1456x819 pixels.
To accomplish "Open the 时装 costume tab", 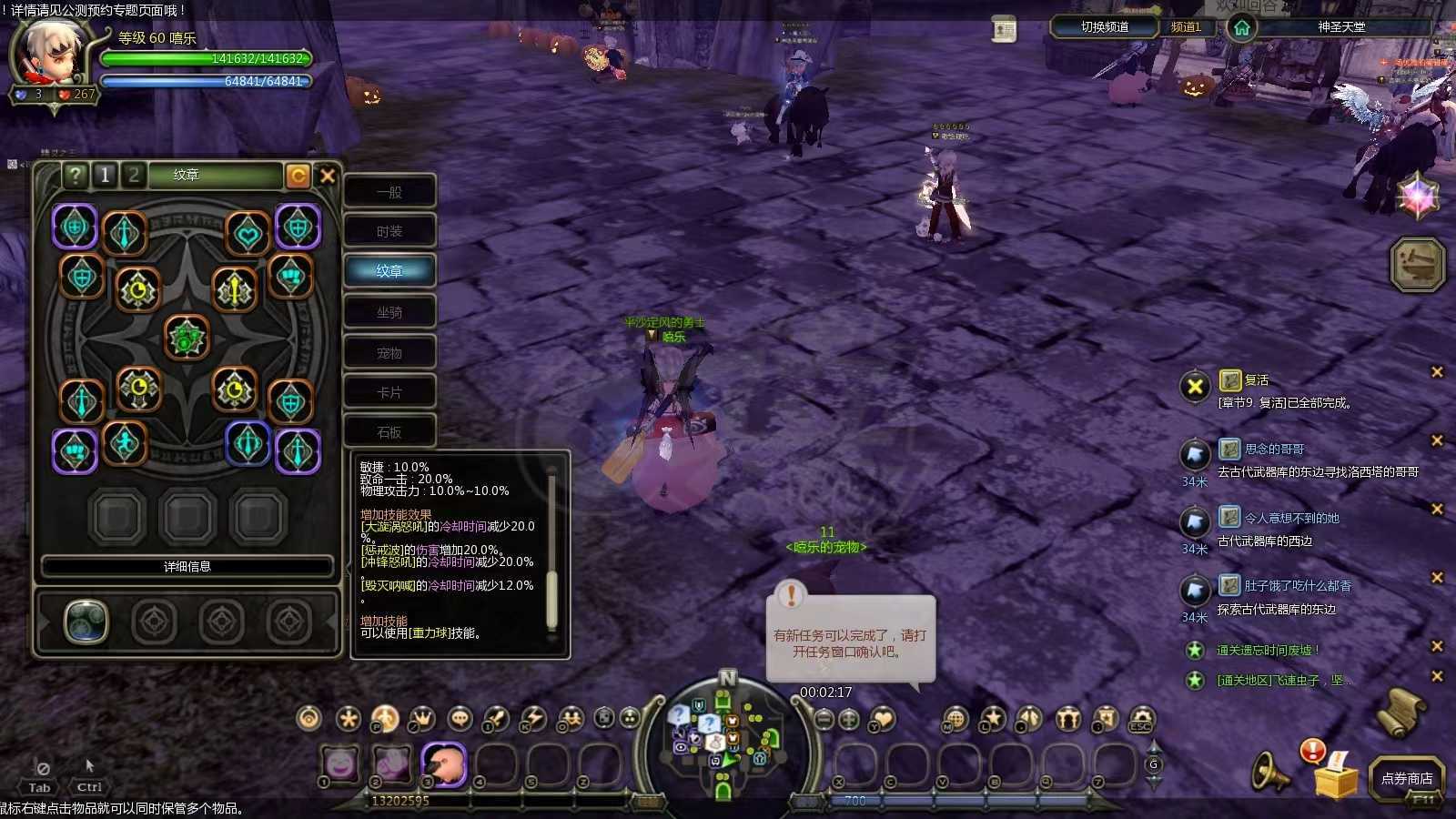I will pos(389,231).
